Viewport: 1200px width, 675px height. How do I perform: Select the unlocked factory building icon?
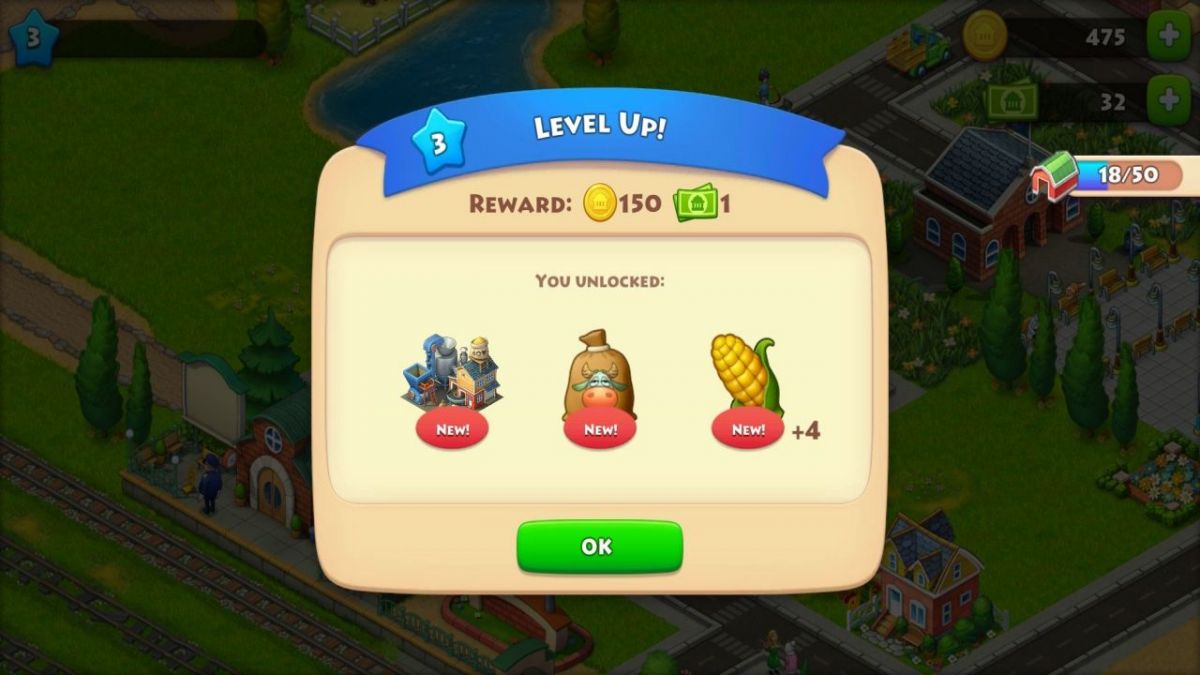click(451, 373)
